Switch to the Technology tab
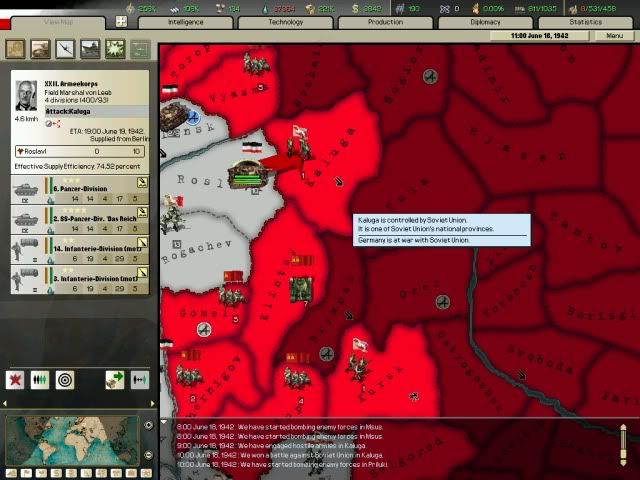Viewport: 640px width, 480px height. (285, 22)
